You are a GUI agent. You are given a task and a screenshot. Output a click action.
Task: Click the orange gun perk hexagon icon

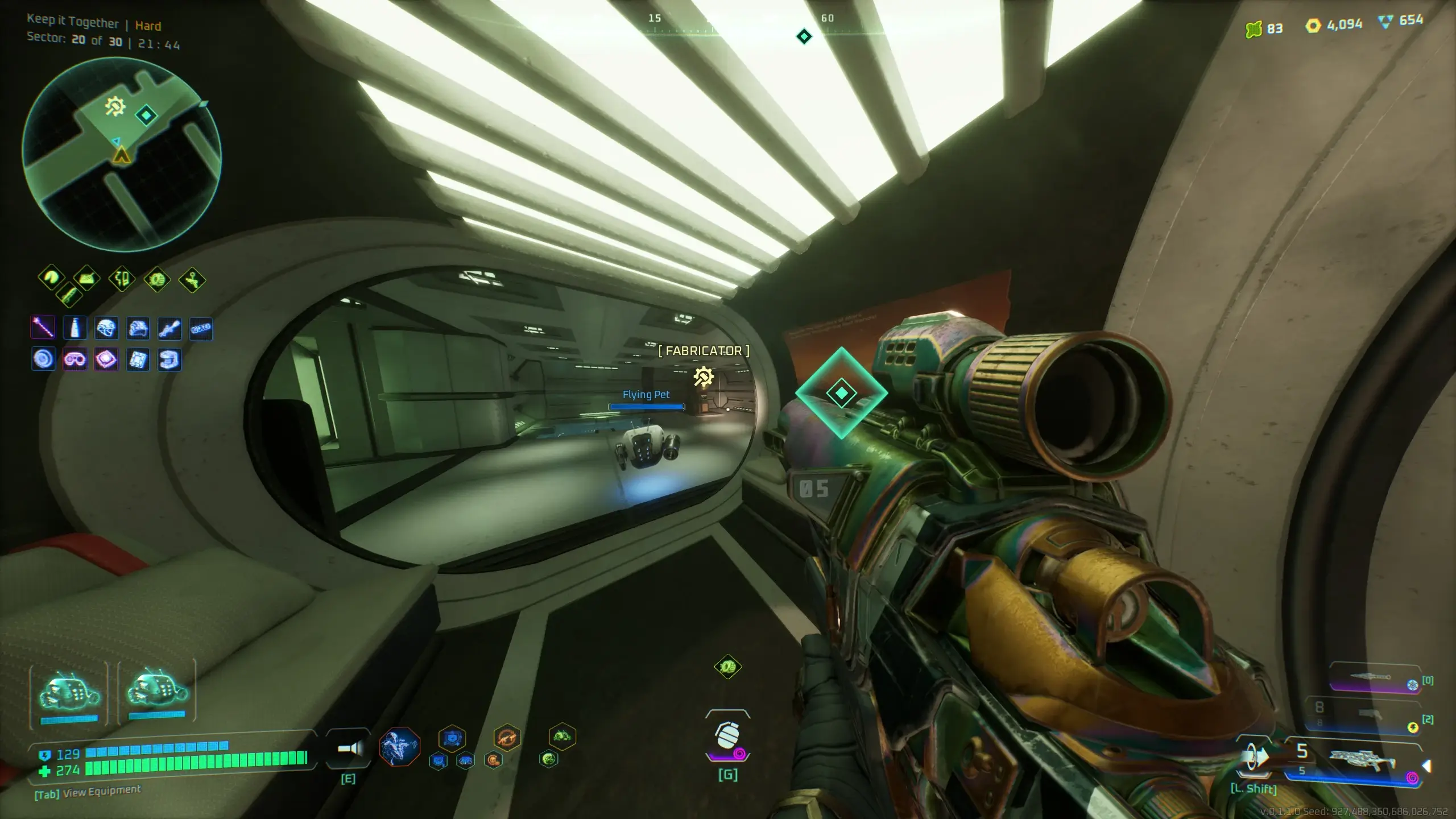(x=507, y=738)
